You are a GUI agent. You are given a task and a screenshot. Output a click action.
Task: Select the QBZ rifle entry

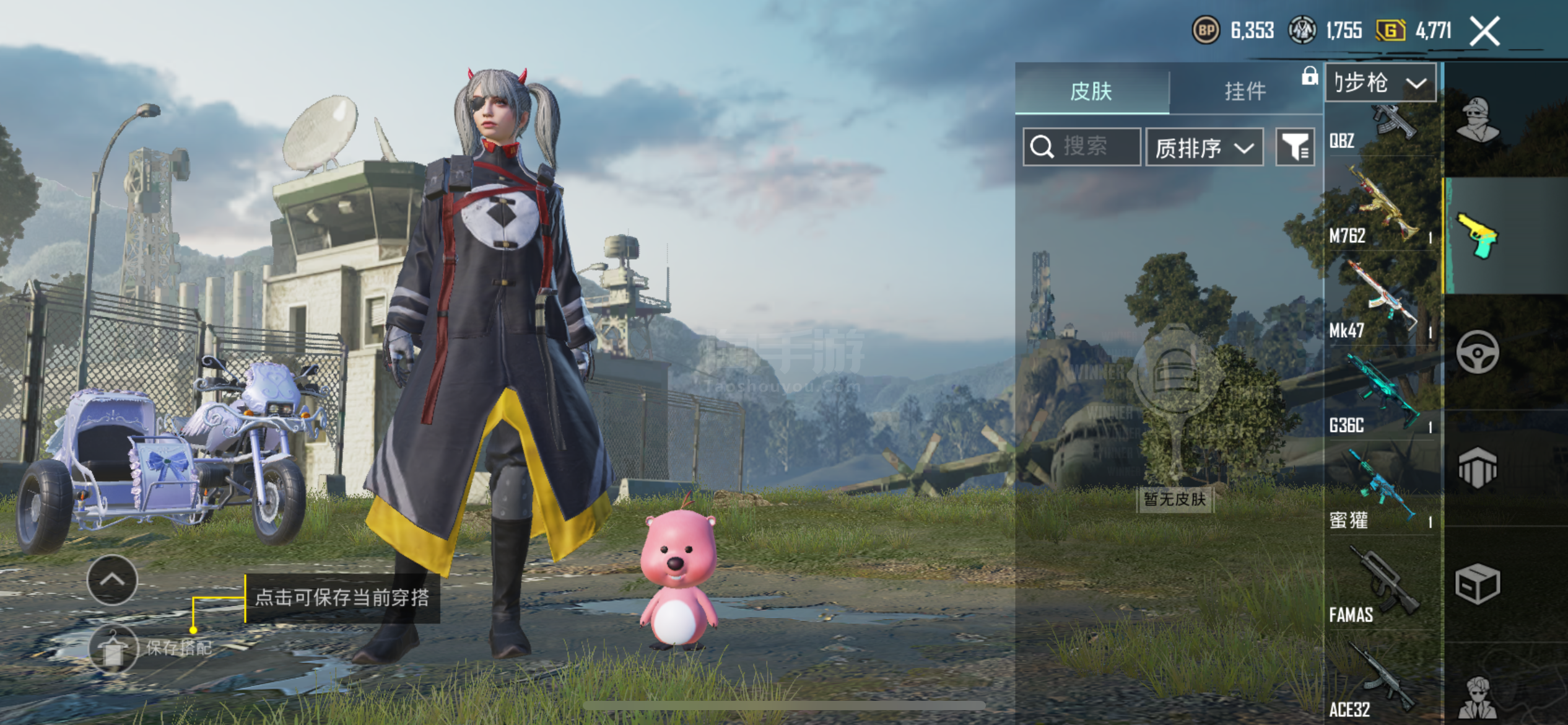pos(1381,130)
